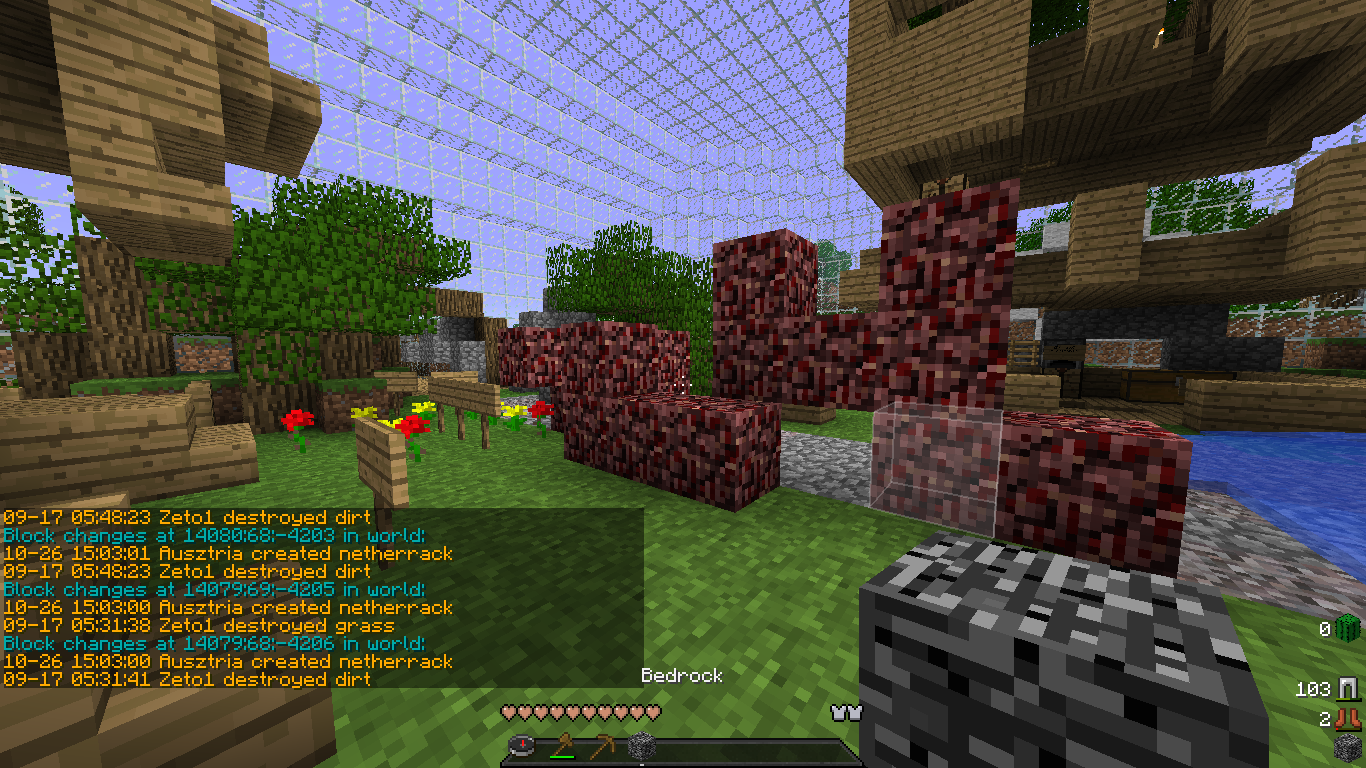Image resolution: width=1366 pixels, height=768 pixels.
Task: Select the bedrock block hotbar slot
Action: point(641,746)
